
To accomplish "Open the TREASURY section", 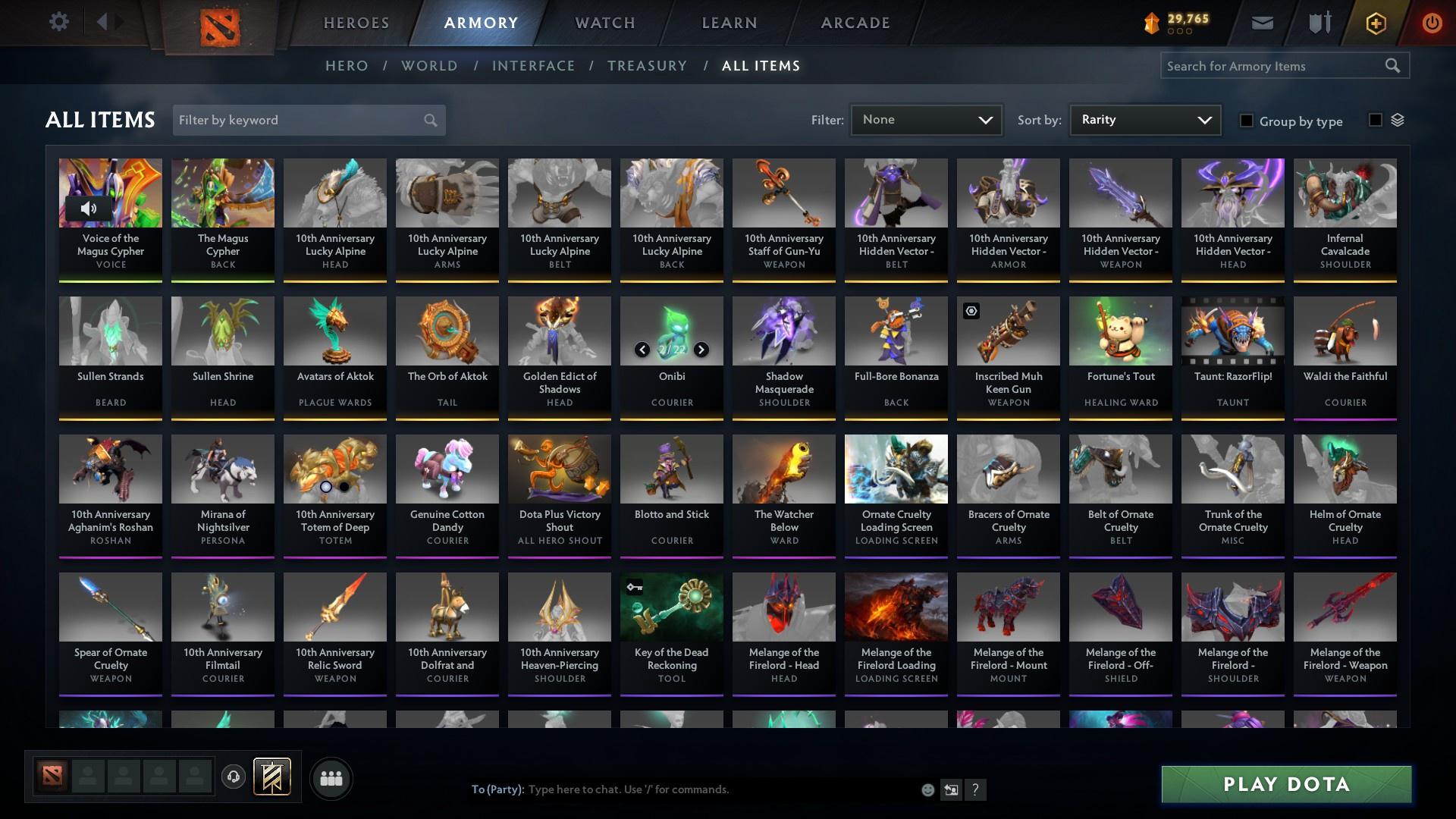I will [x=647, y=66].
